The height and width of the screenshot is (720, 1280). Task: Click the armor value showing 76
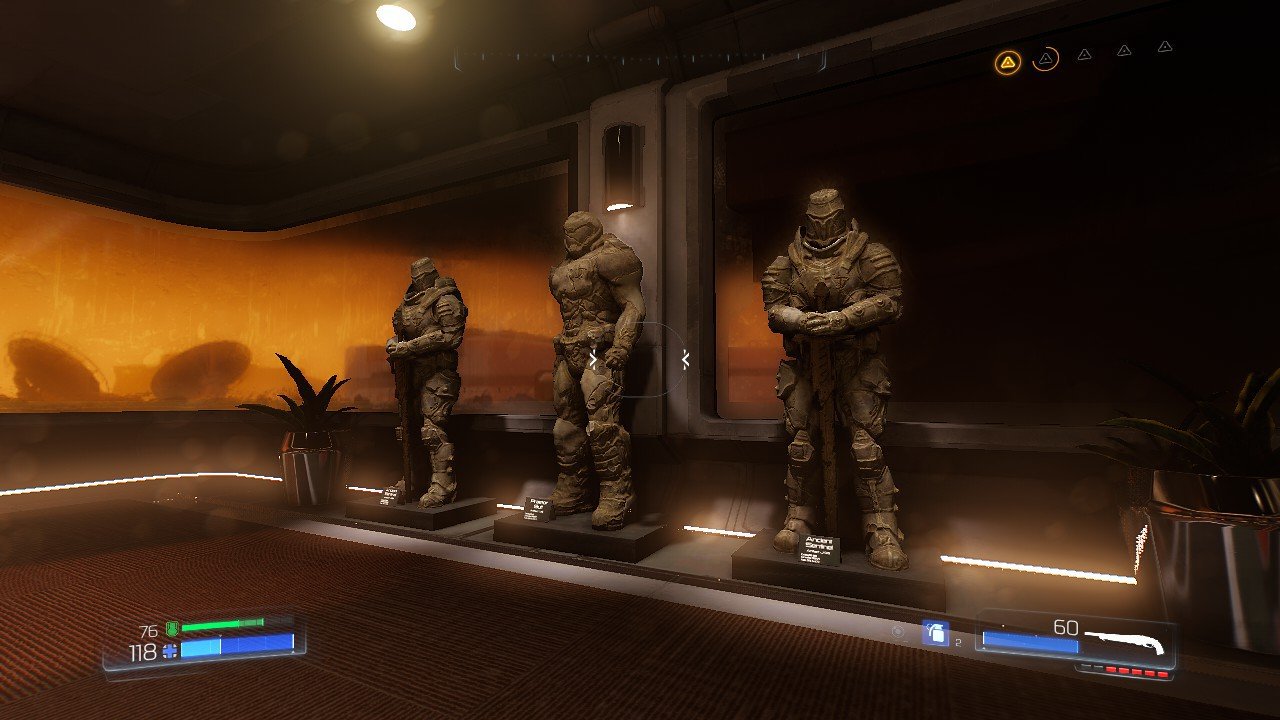(x=149, y=629)
